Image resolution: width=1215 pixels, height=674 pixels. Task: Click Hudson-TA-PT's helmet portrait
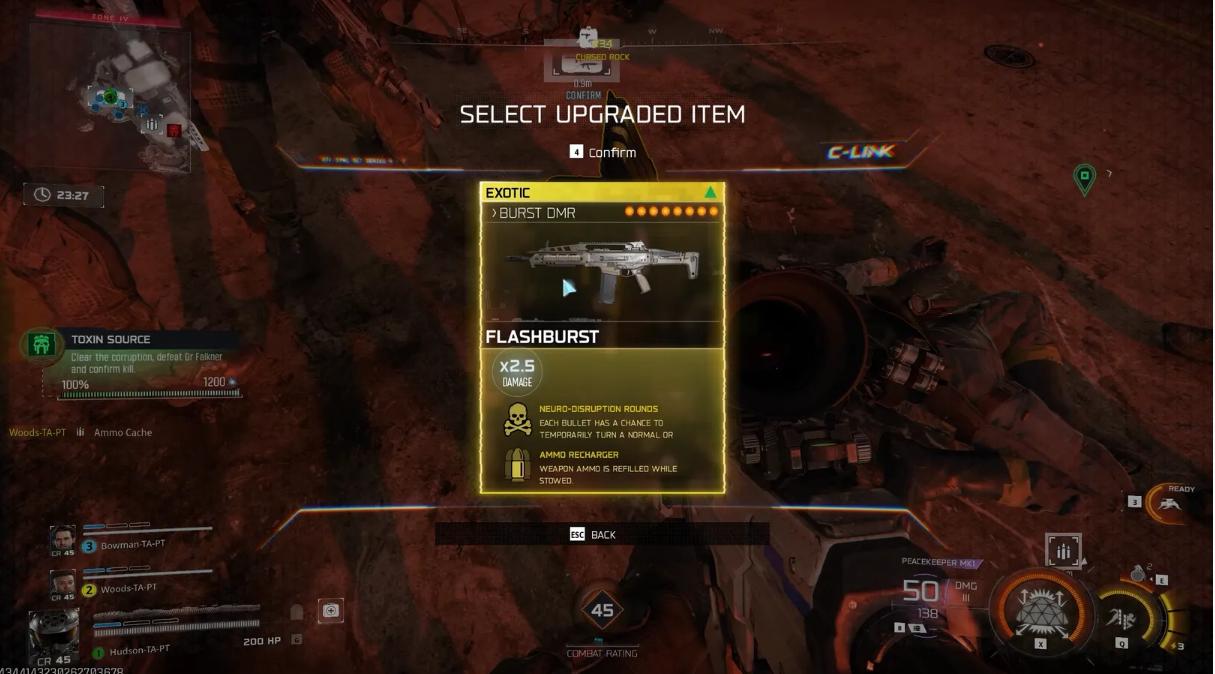(53, 633)
